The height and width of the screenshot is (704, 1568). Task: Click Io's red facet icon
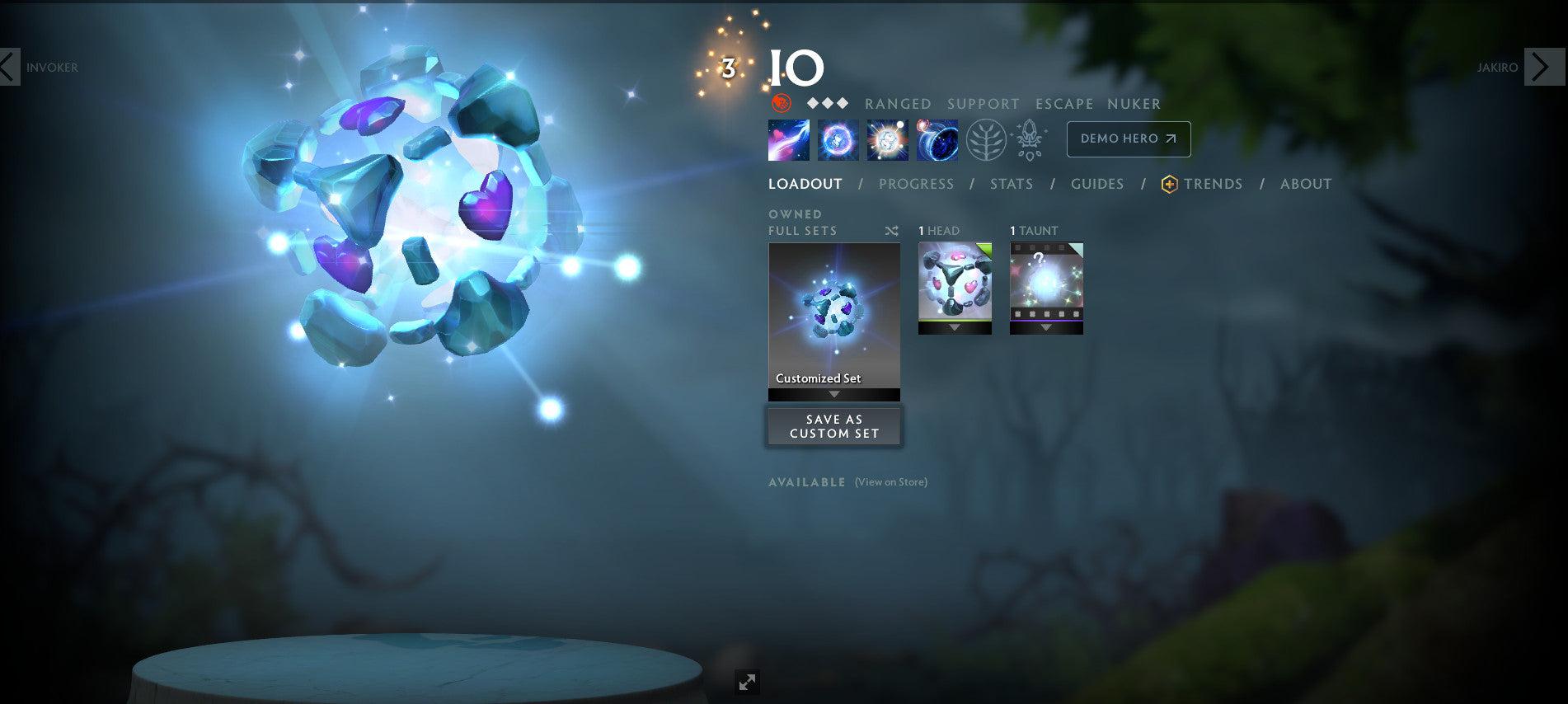click(781, 105)
